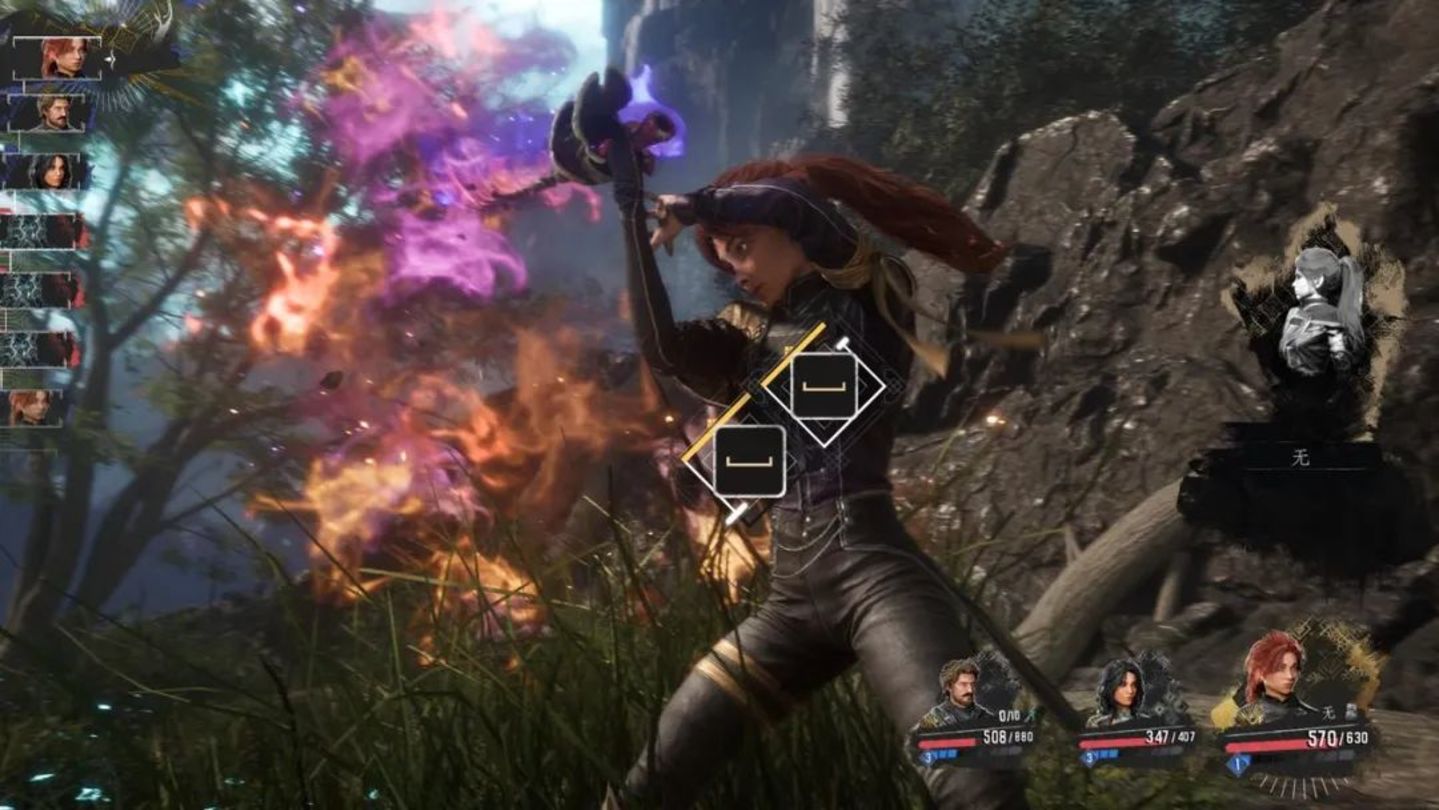Image resolution: width=1439 pixels, height=810 pixels.
Task: Select the bearded man's turn order portrait
Action: [x=54, y=111]
